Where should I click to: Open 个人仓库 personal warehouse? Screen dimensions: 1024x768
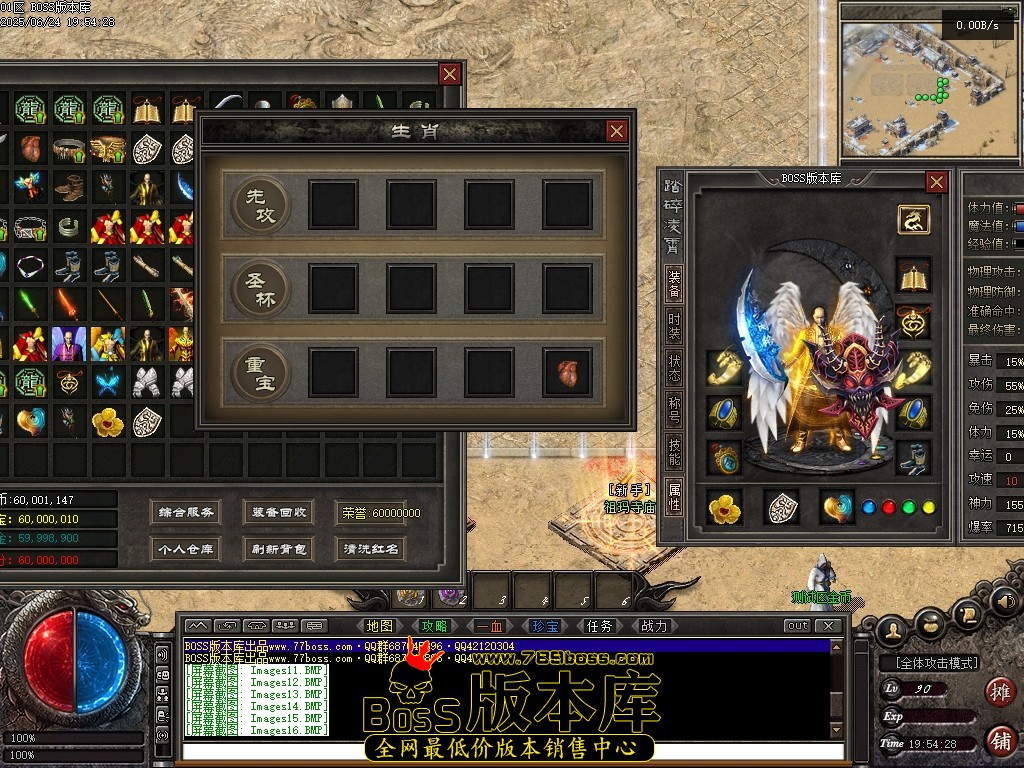pos(186,549)
